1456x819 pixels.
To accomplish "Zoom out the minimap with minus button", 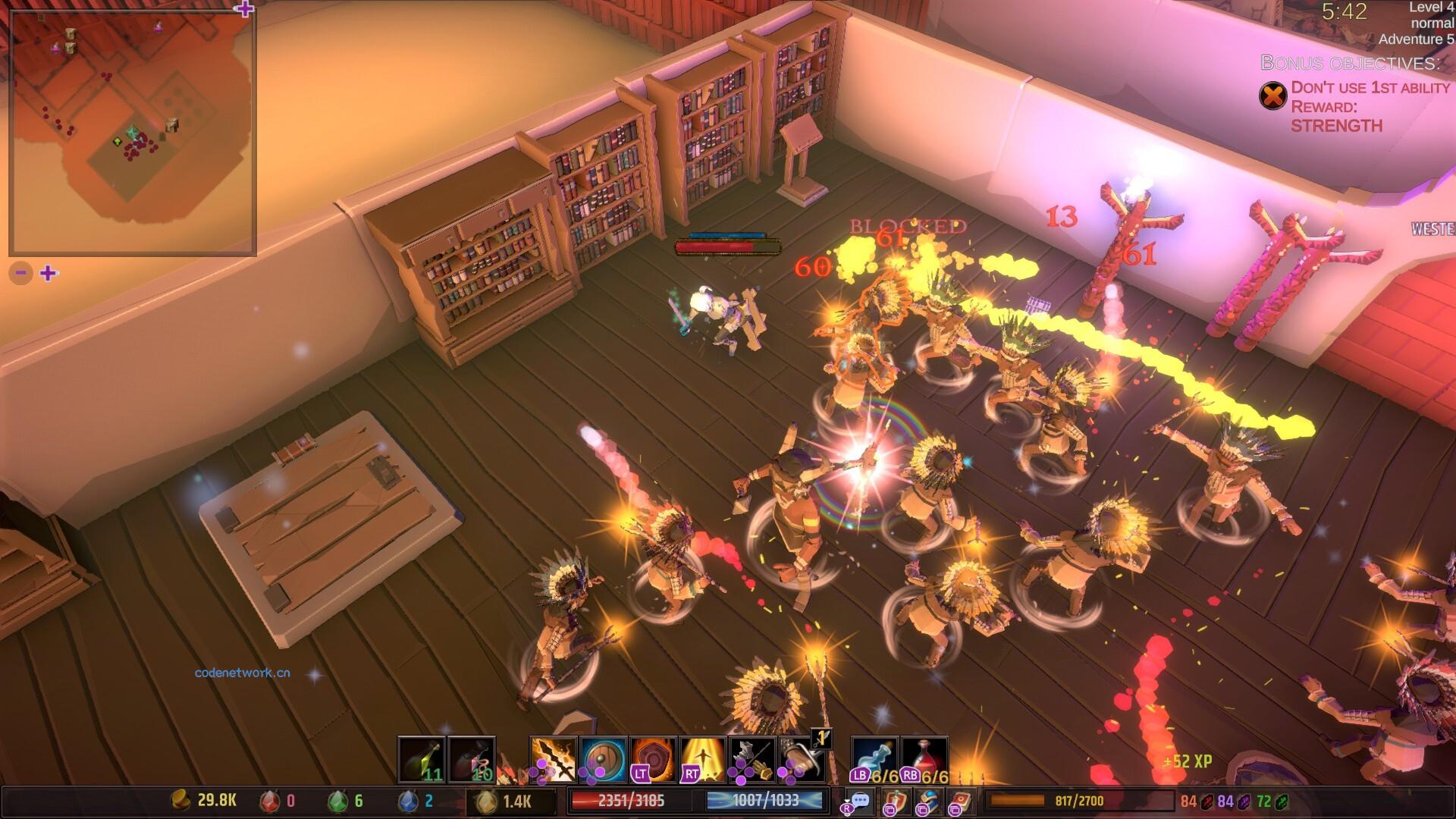I will (x=20, y=273).
